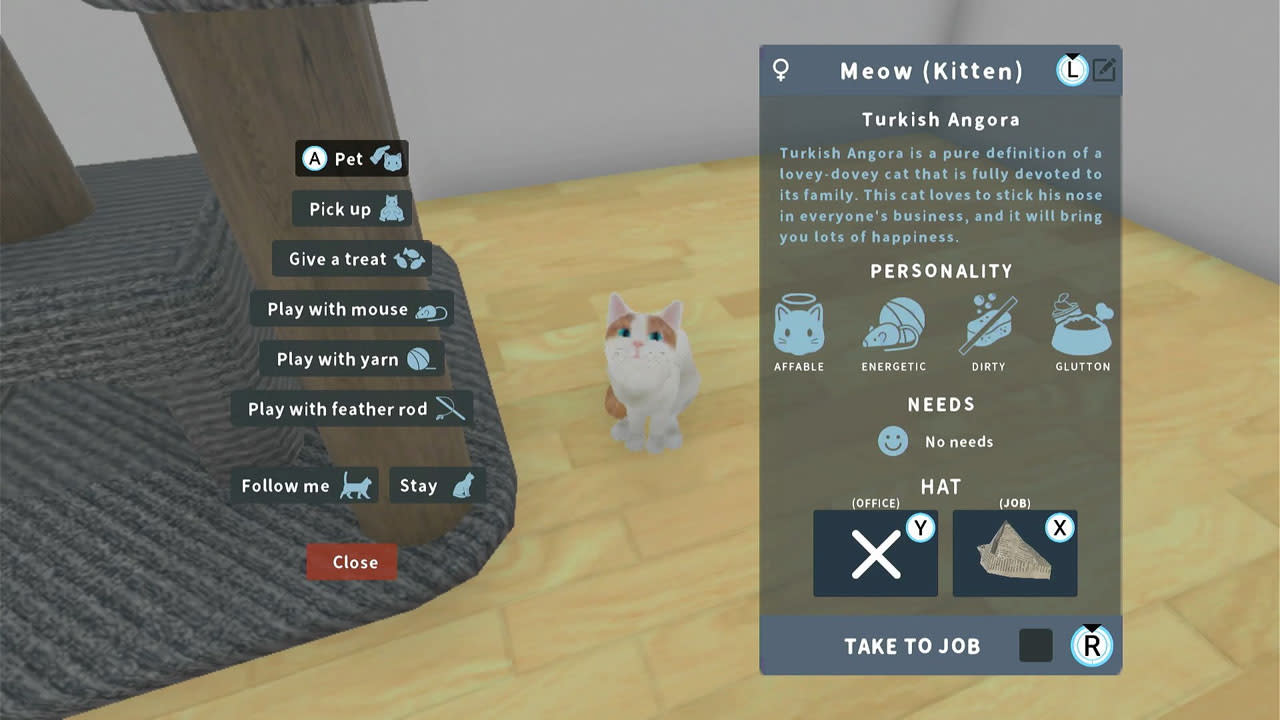The image size is (1280, 720).
Task: Toggle the Take to Job checkbox
Action: coord(1035,646)
